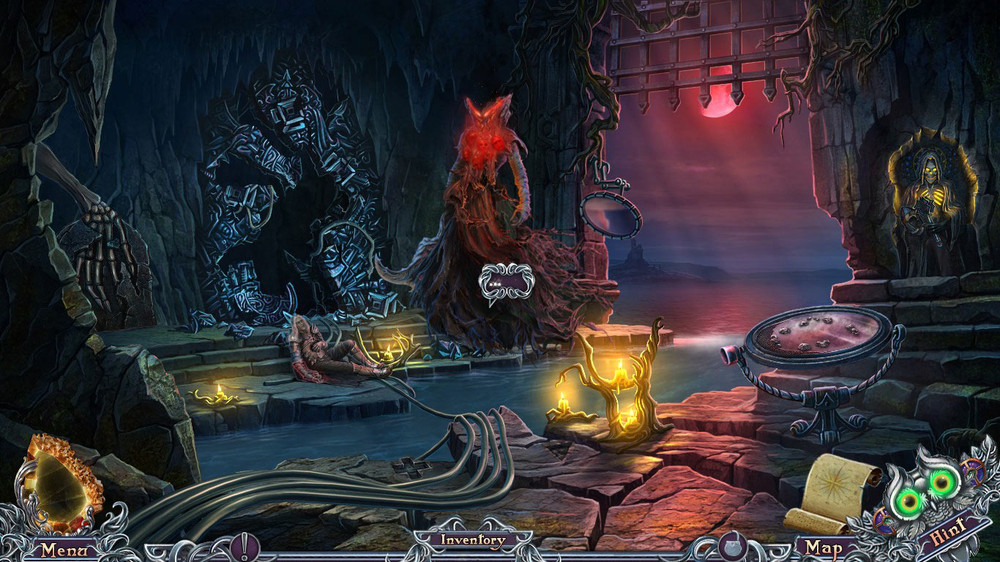This screenshot has width=1000, height=562.
Task: Expand the Inventory panel
Action: (x=473, y=540)
